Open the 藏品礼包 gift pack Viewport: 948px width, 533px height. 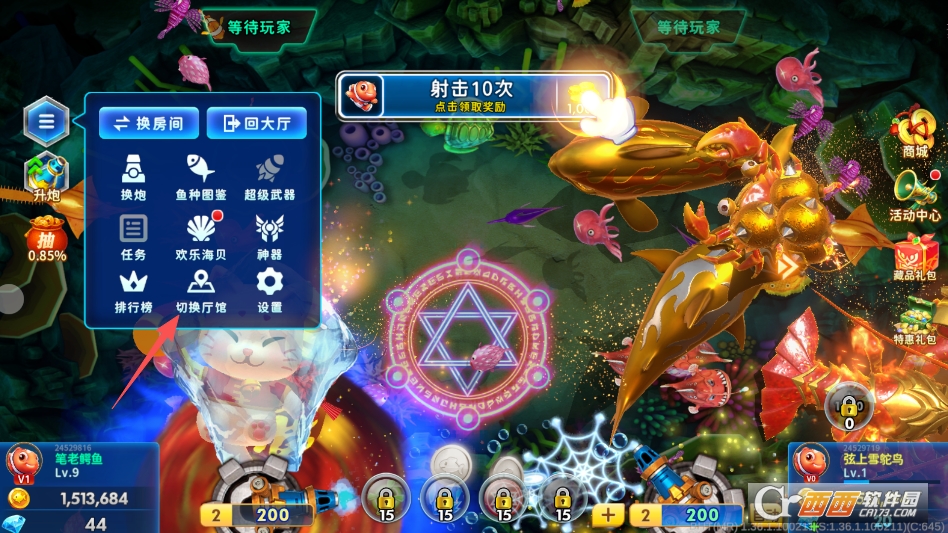[x=914, y=257]
